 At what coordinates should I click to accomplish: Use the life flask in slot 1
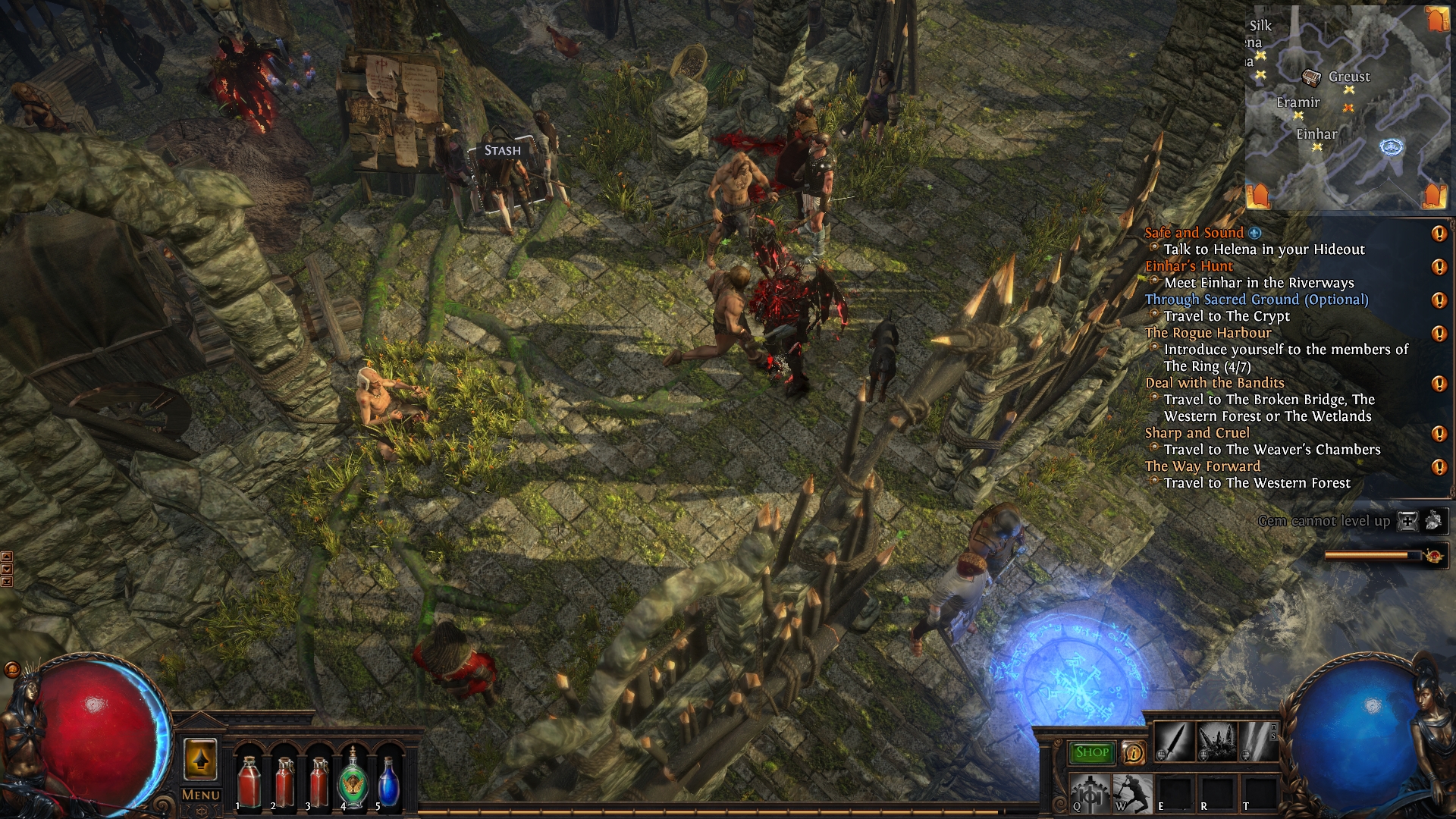249,781
